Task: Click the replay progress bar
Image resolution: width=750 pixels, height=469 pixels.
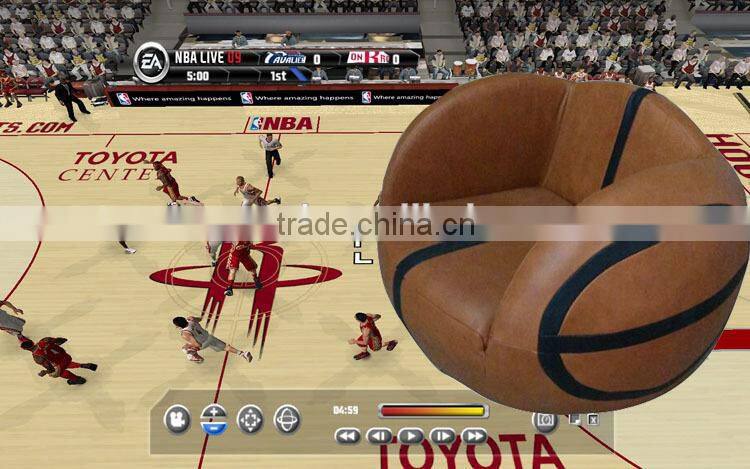Action: tap(432, 410)
